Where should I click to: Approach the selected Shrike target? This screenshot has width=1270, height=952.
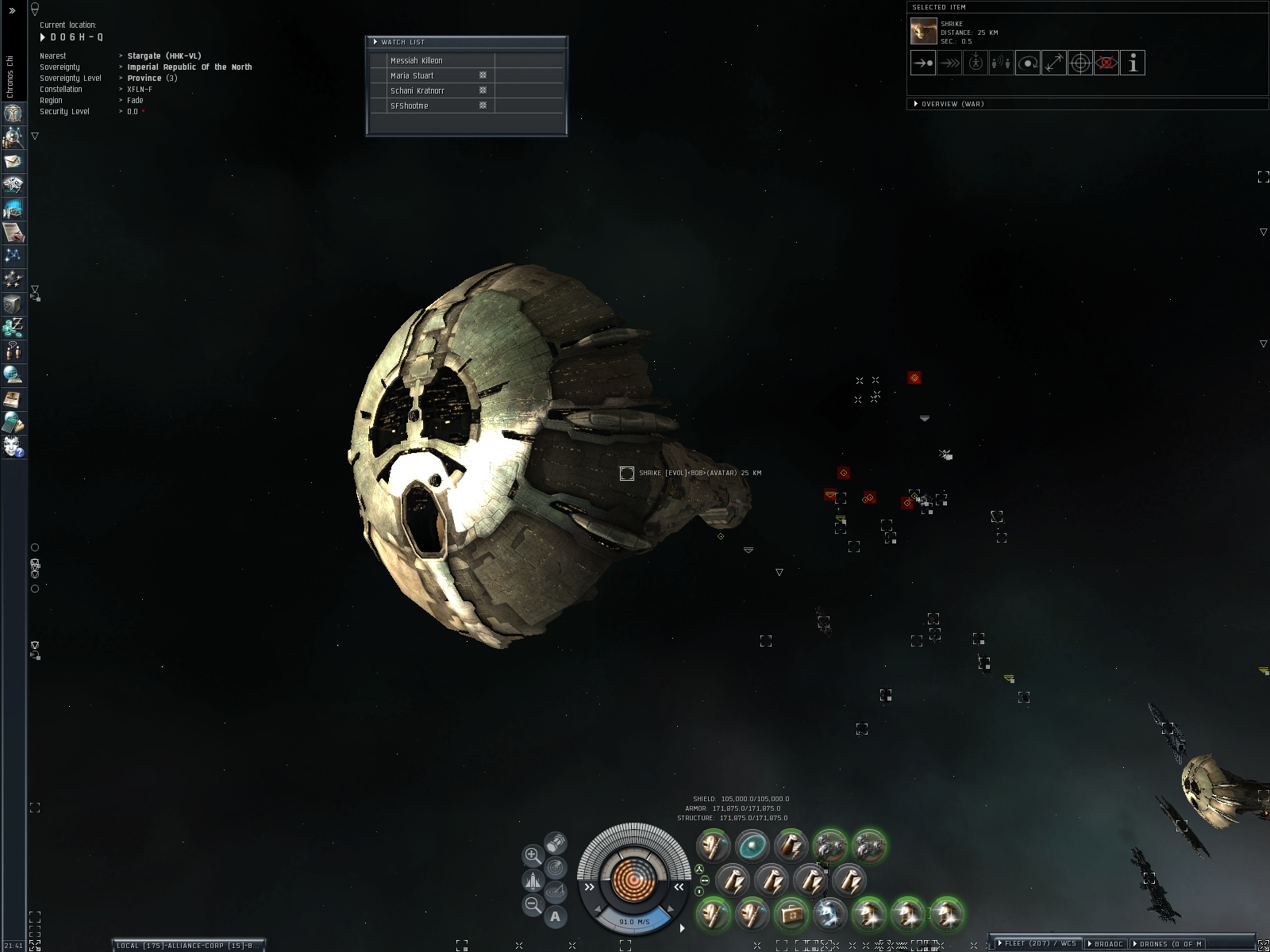coord(922,63)
